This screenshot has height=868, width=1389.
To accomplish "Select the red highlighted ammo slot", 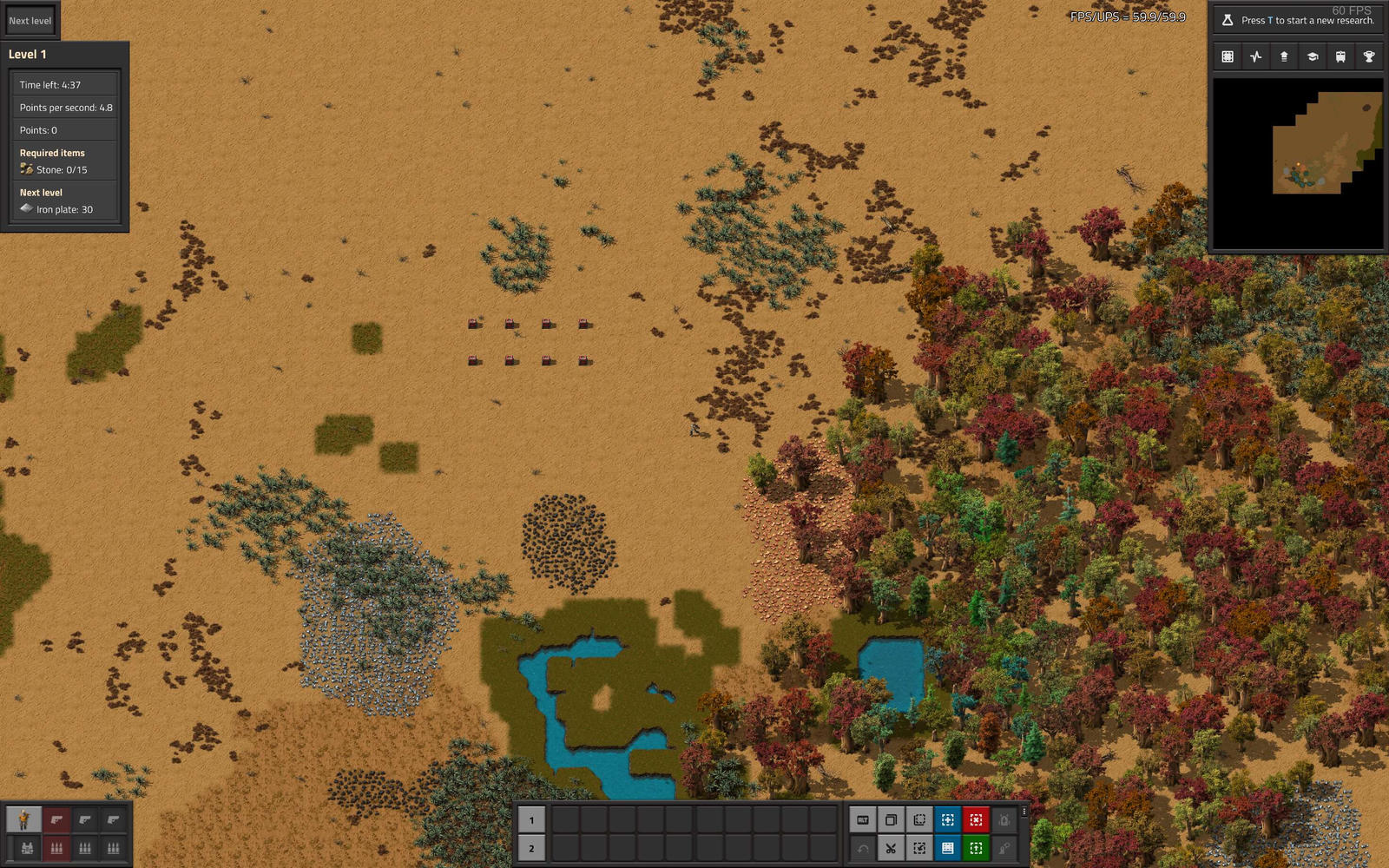I will click(56, 848).
